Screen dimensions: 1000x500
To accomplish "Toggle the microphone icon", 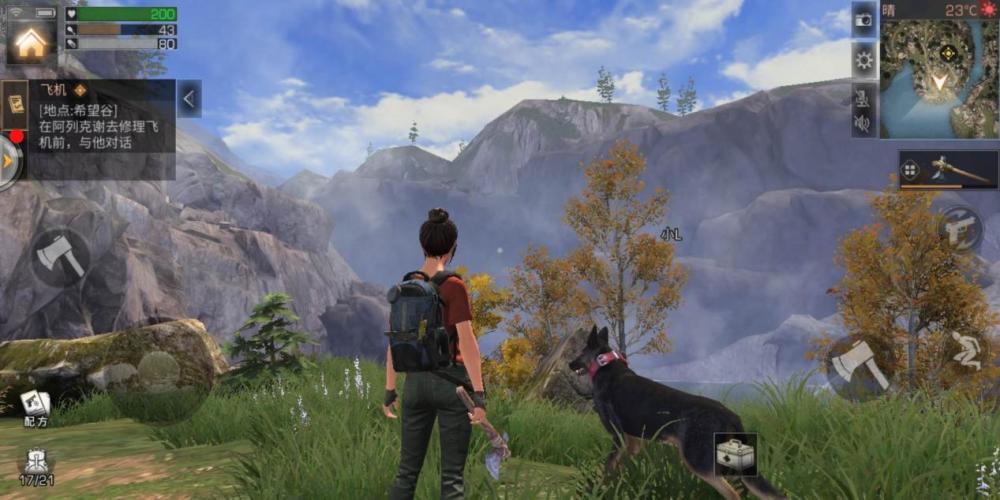I will [862, 97].
